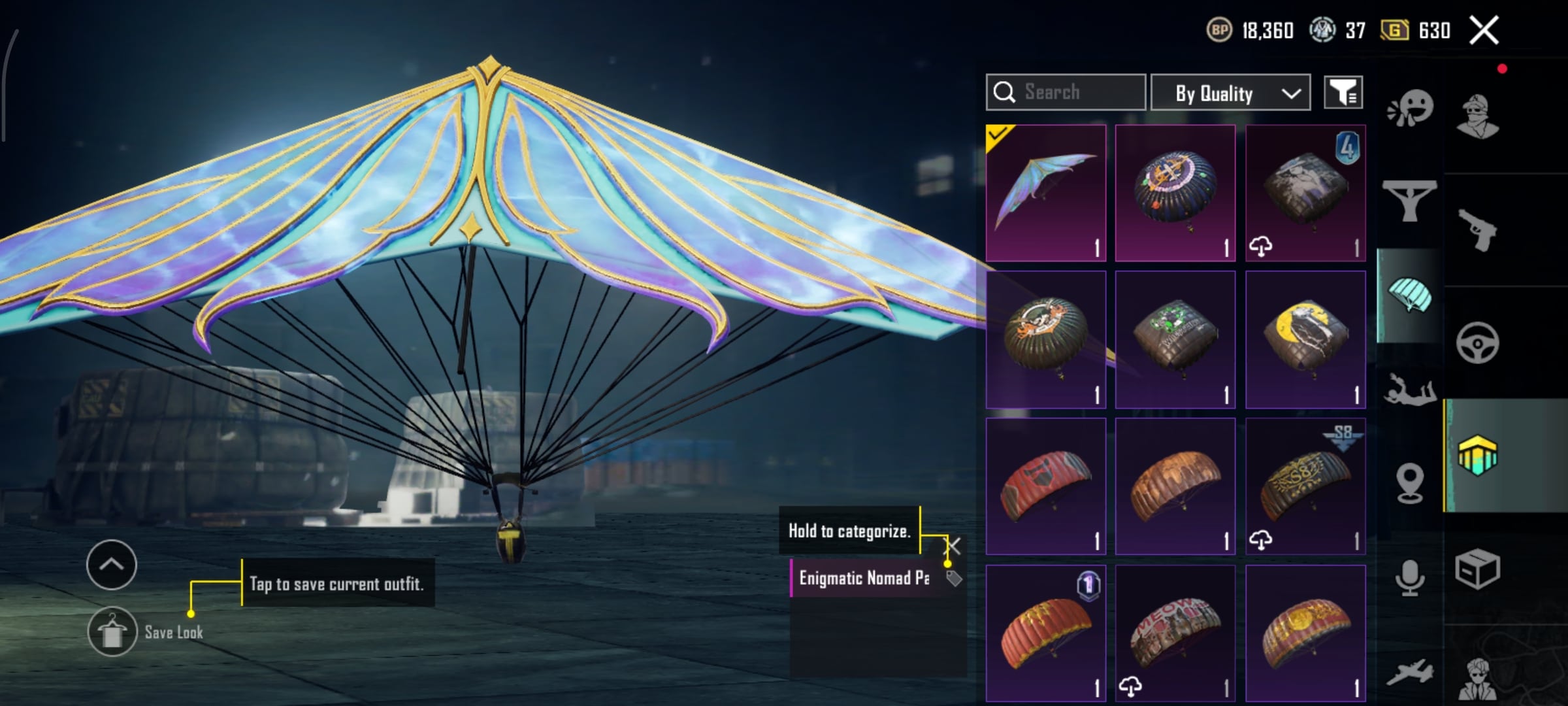Dismiss the Hold to categorize tooltip

[x=953, y=546]
